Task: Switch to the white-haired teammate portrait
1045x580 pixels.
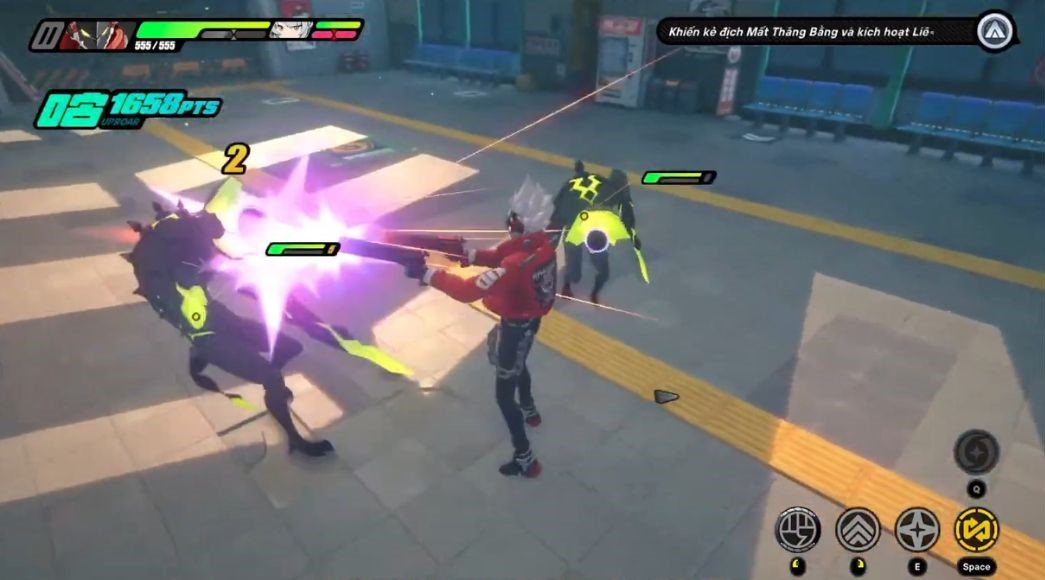Action: click(290, 30)
